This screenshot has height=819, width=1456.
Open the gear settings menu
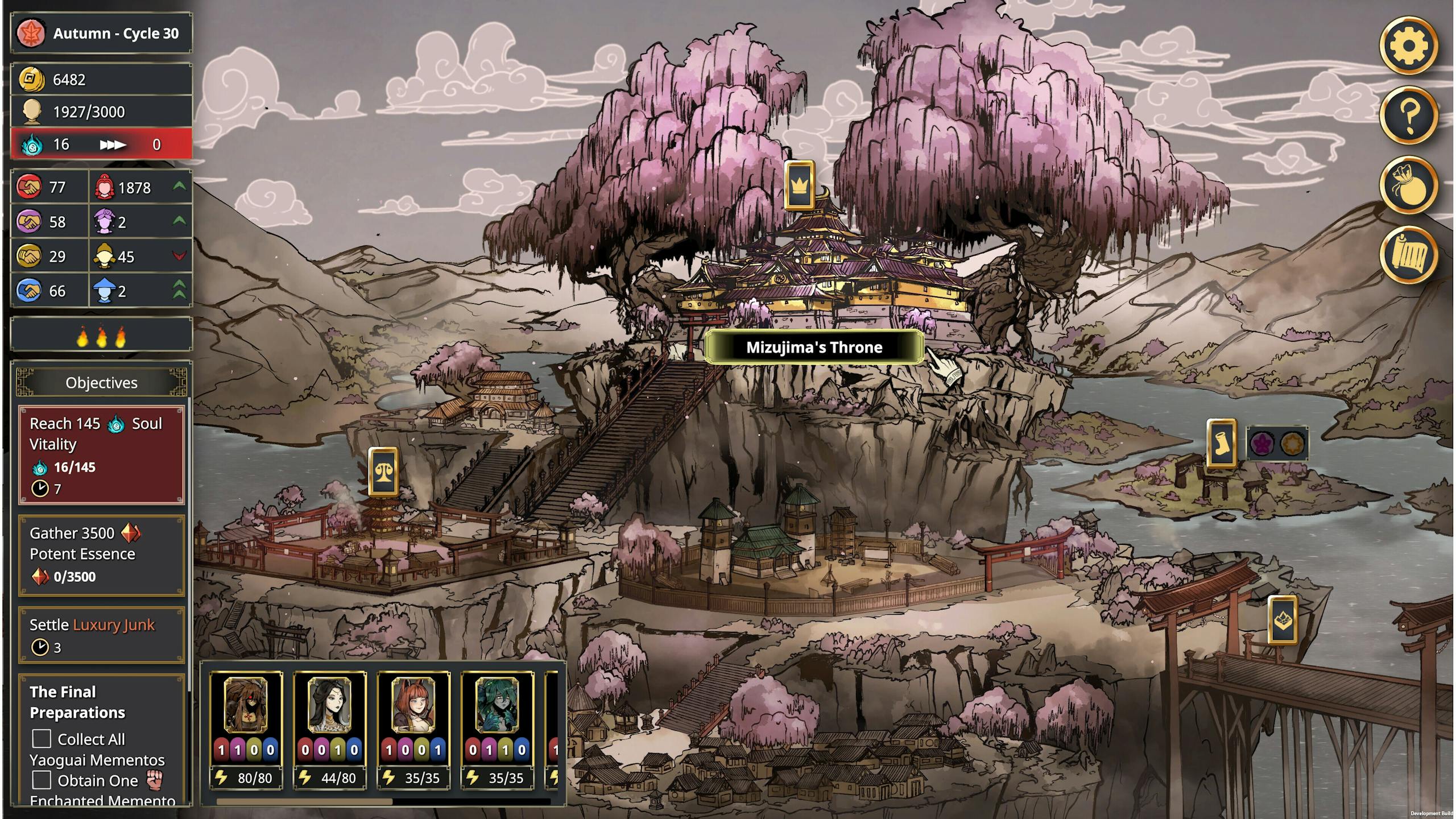tap(1408, 45)
